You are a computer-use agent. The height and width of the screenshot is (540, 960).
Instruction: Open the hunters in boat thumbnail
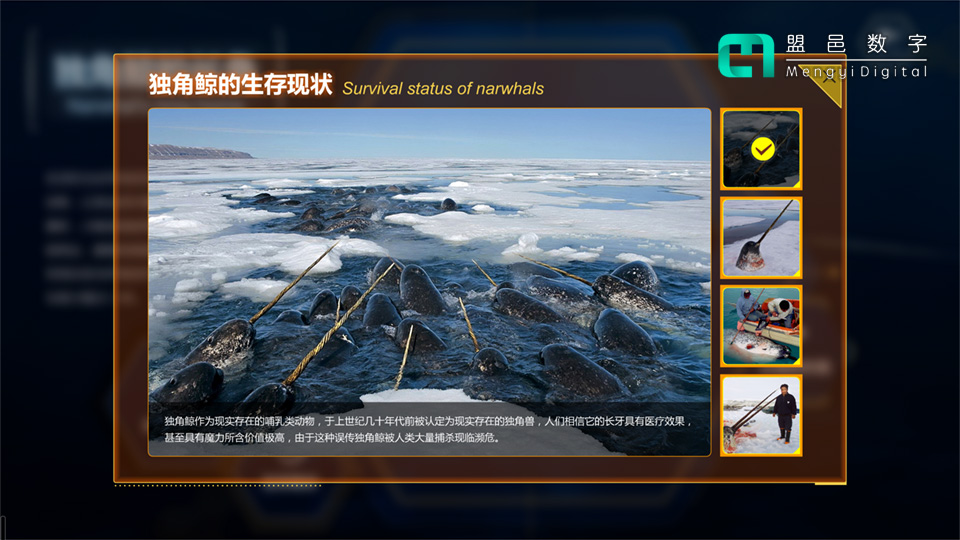coord(761,326)
